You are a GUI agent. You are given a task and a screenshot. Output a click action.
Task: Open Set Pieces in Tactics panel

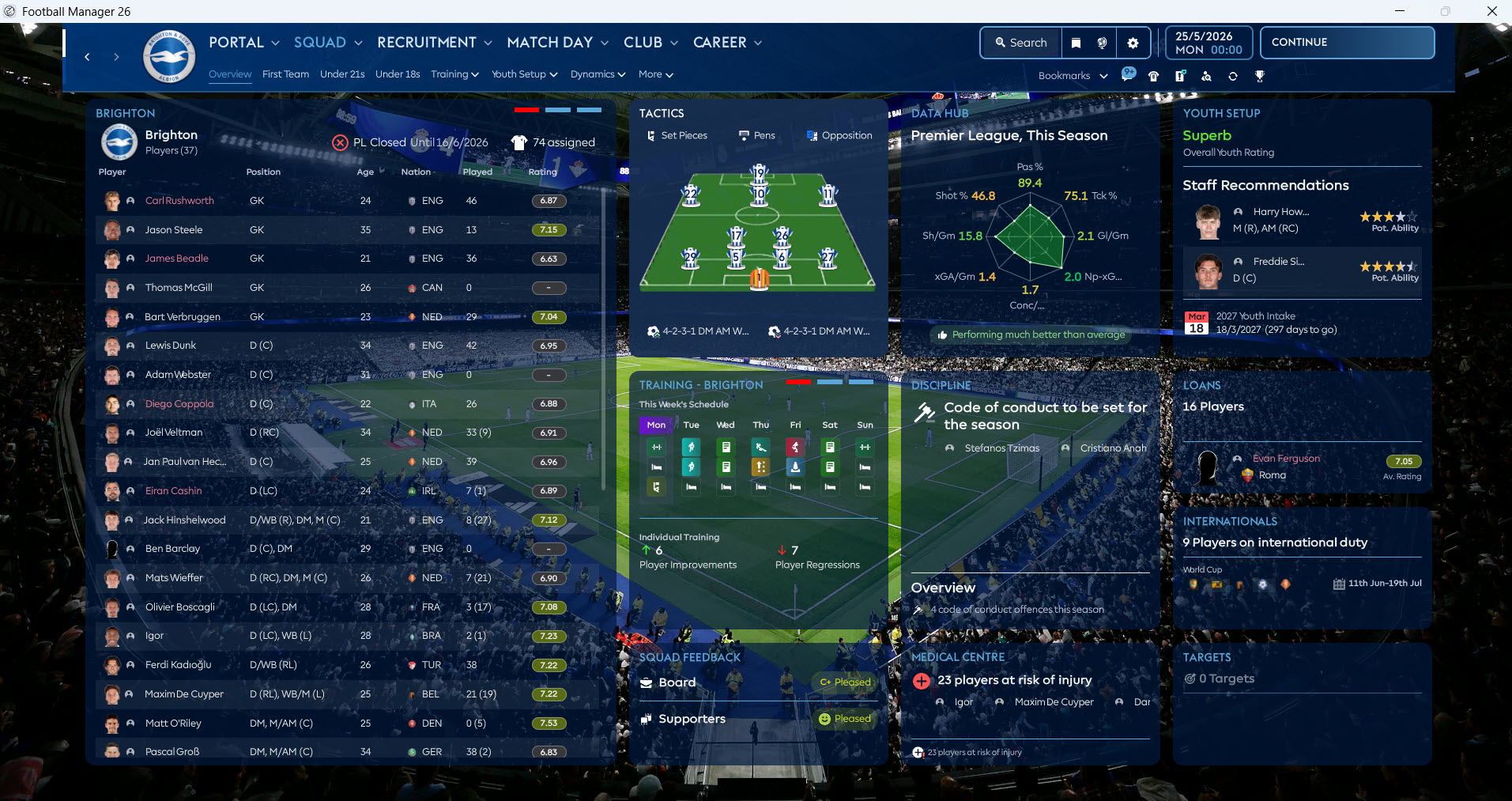[677, 136]
